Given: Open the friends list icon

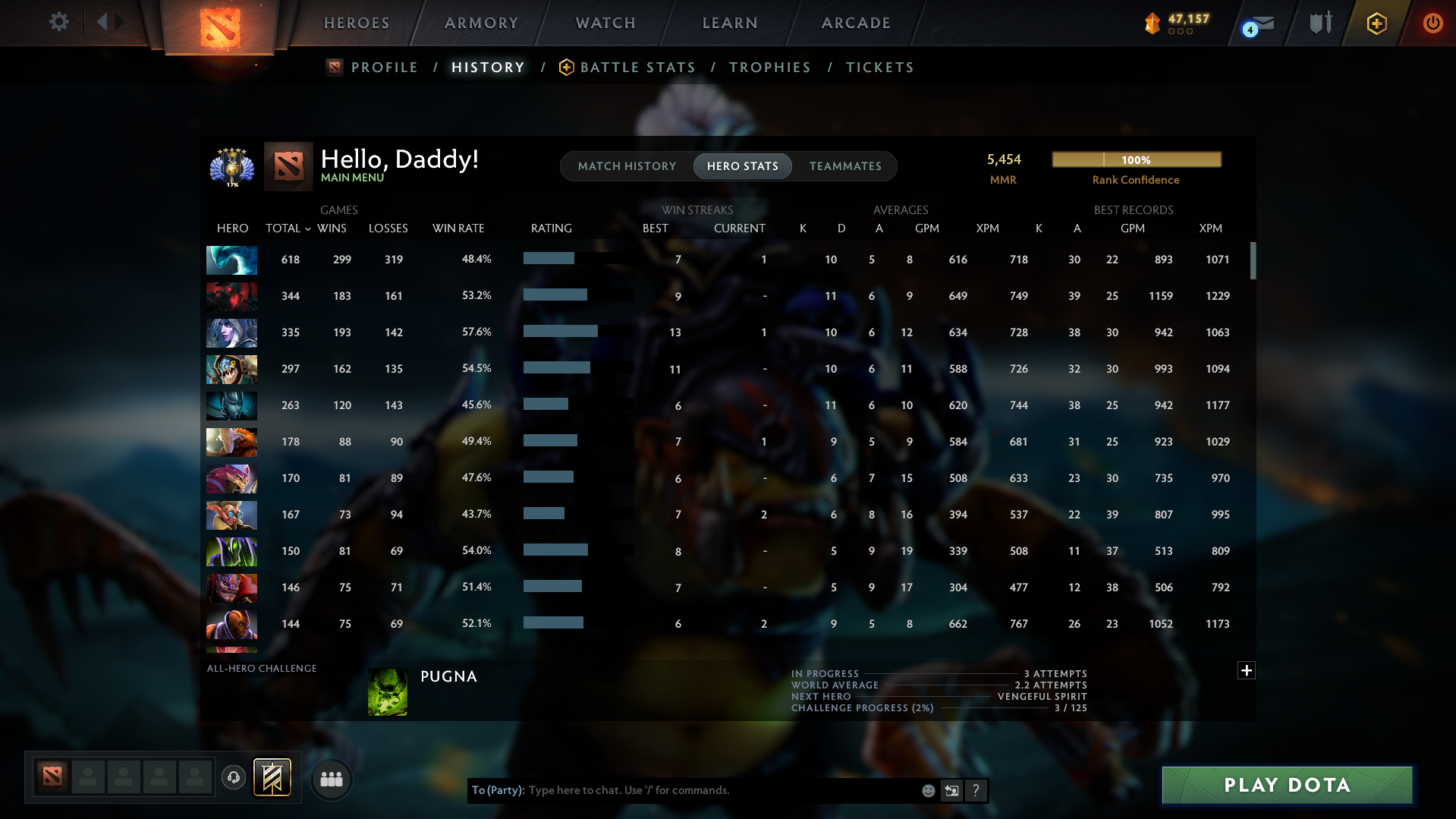Looking at the screenshot, I should [x=331, y=779].
